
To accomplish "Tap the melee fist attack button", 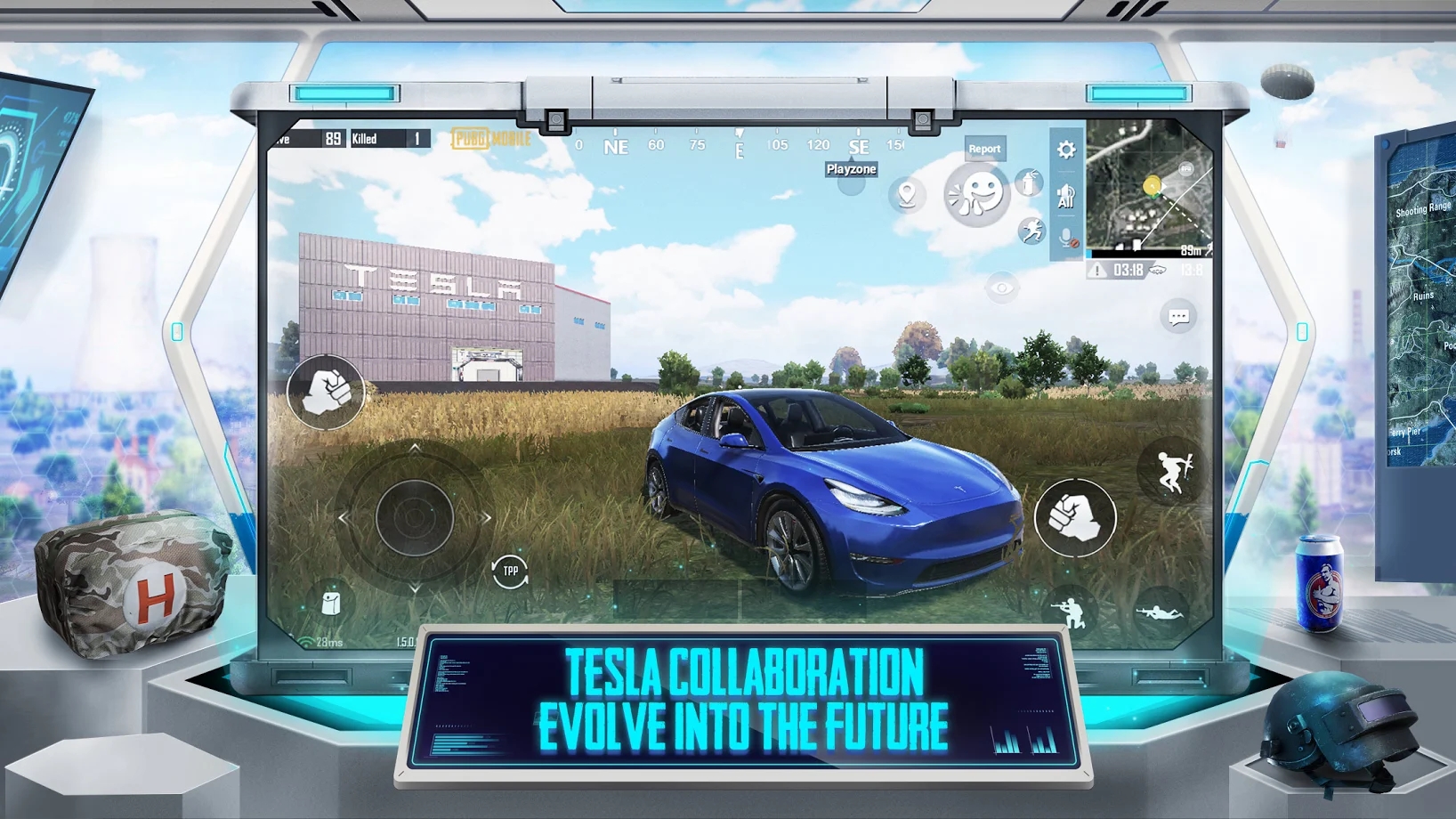I will (x=1077, y=518).
